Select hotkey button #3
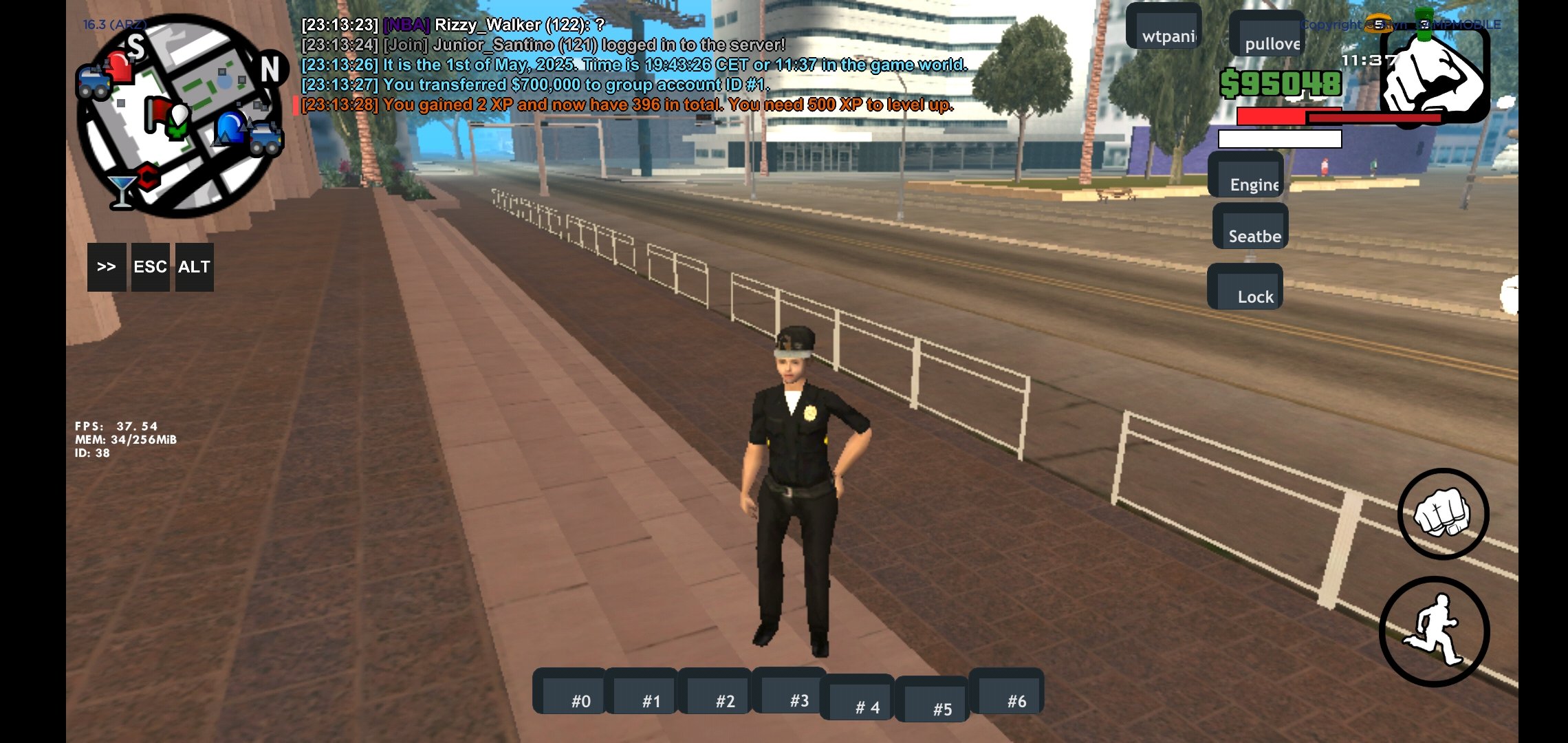The height and width of the screenshot is (743, 1568). 790,691
